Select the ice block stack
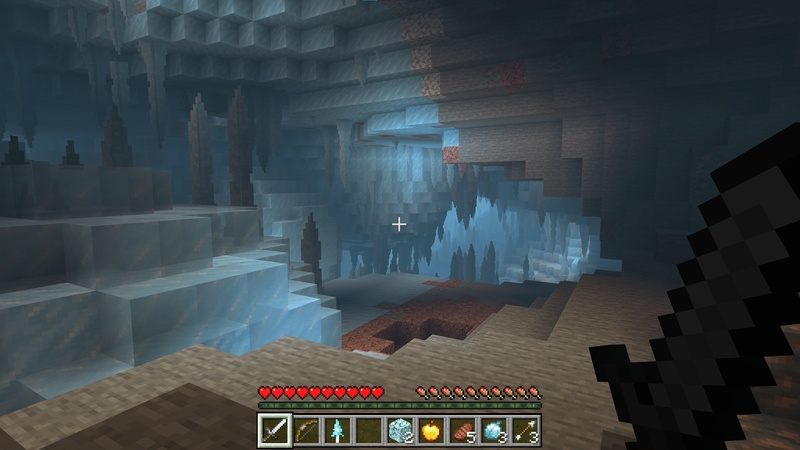 (x=401, y=430)
